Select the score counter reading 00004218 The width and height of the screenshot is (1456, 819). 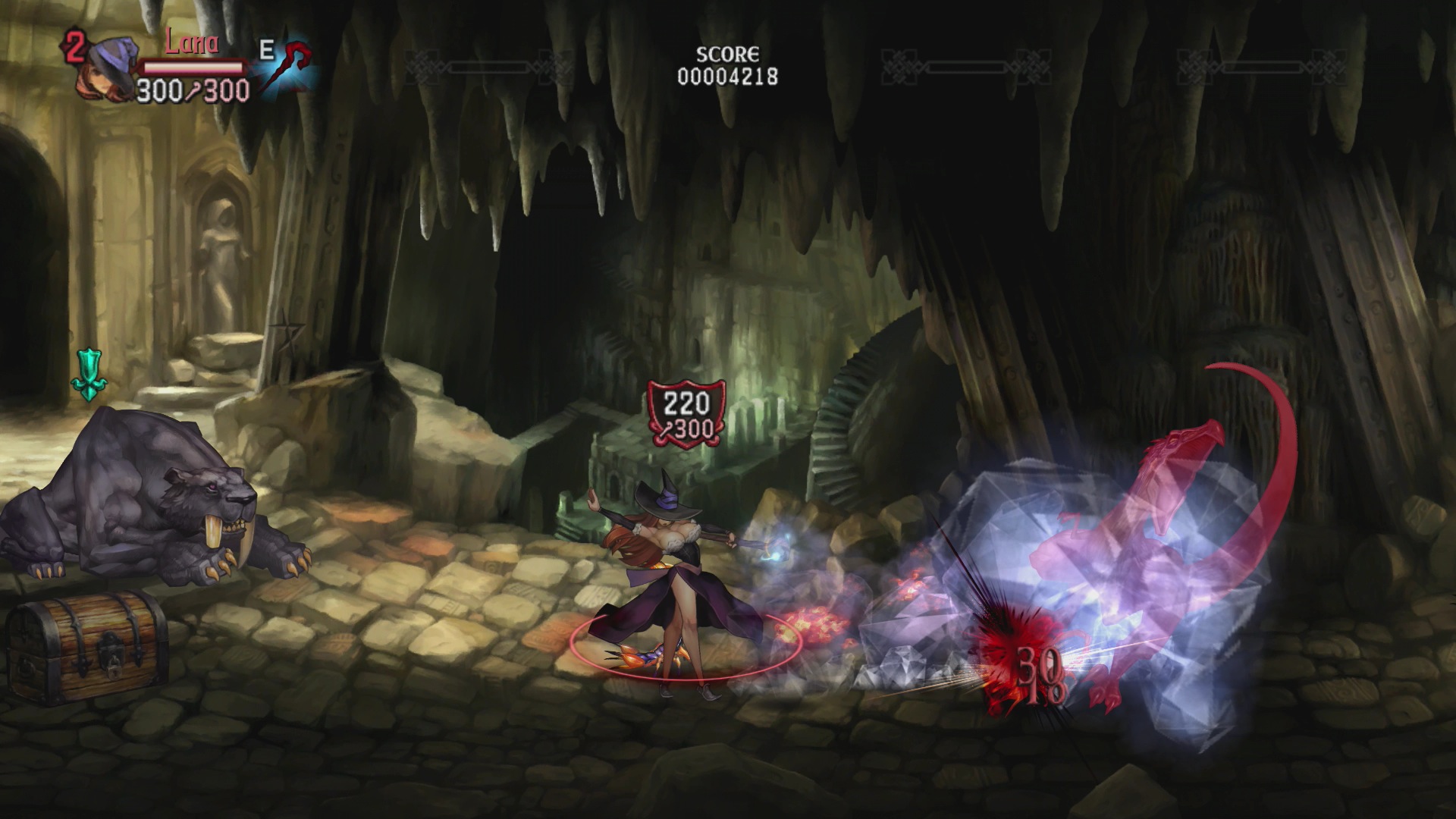click(726, 76)
